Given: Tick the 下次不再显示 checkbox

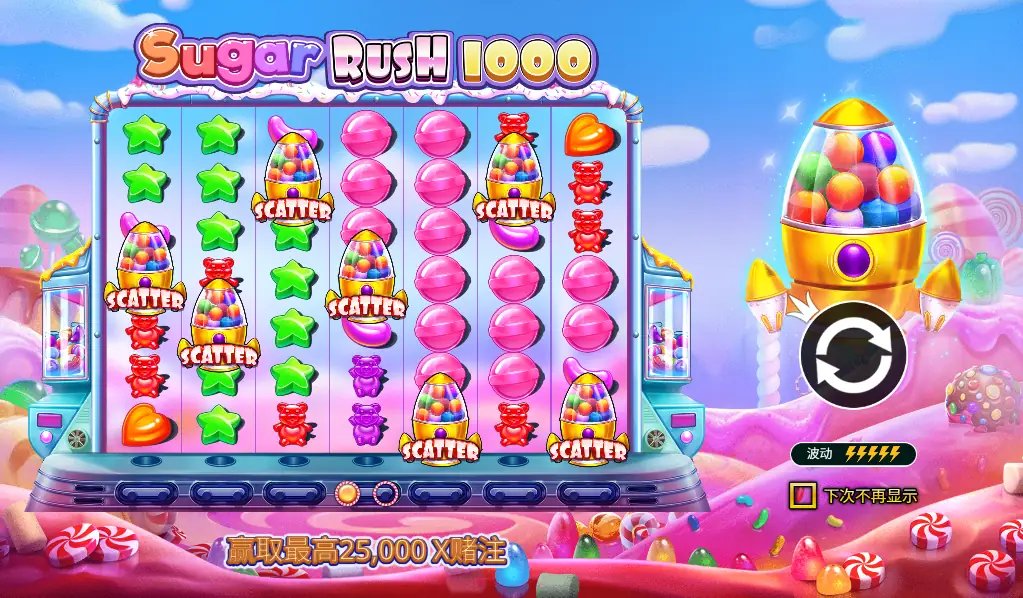Looking at the screenshot, I should 801,494.
